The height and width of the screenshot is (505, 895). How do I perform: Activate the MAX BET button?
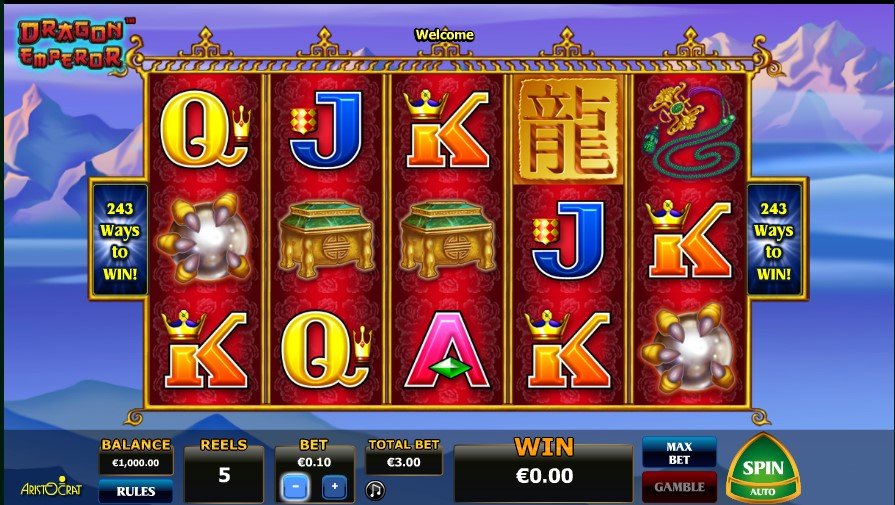[679, 451]
